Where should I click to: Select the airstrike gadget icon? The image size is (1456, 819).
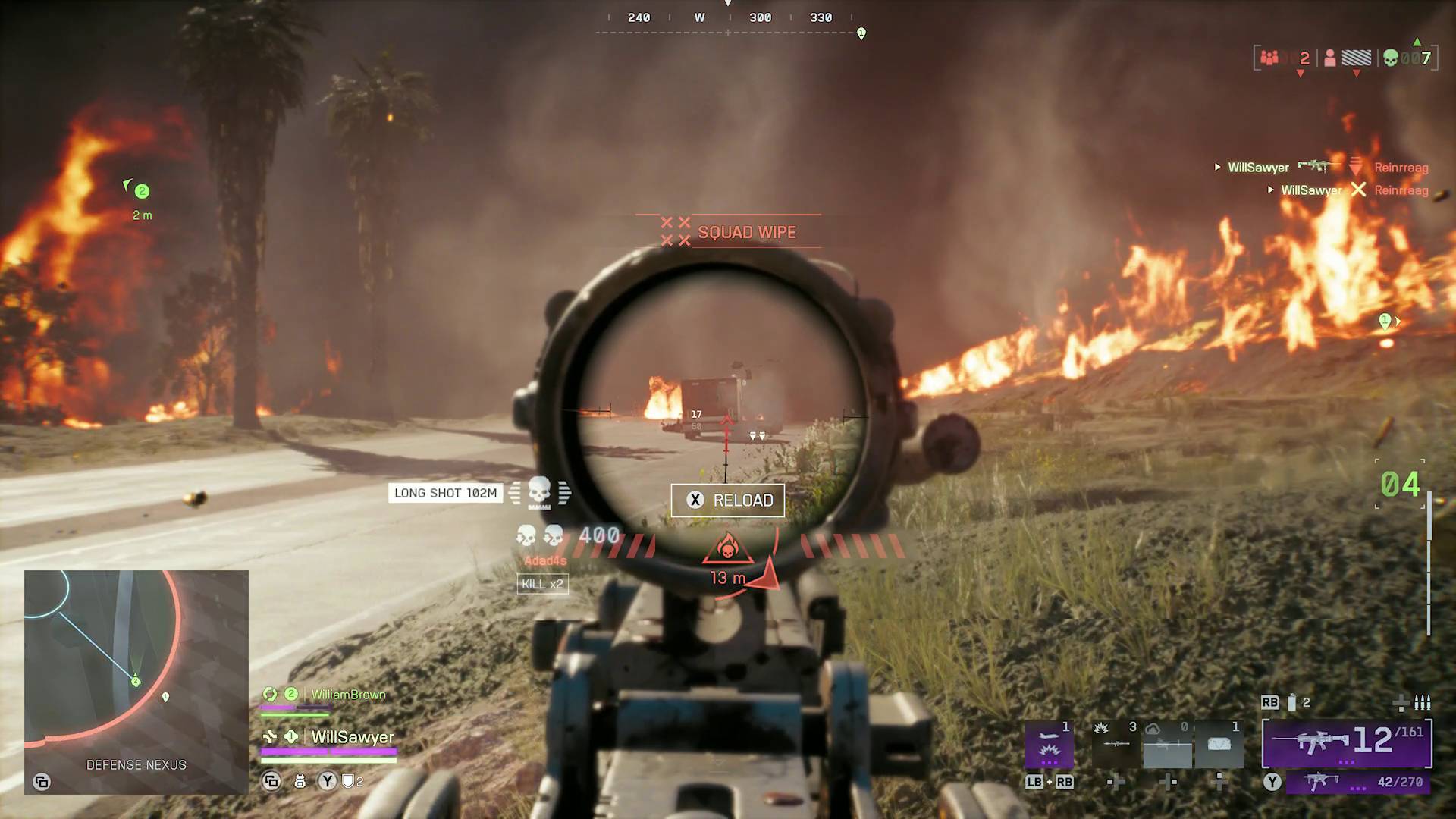tap(1050, 743)
